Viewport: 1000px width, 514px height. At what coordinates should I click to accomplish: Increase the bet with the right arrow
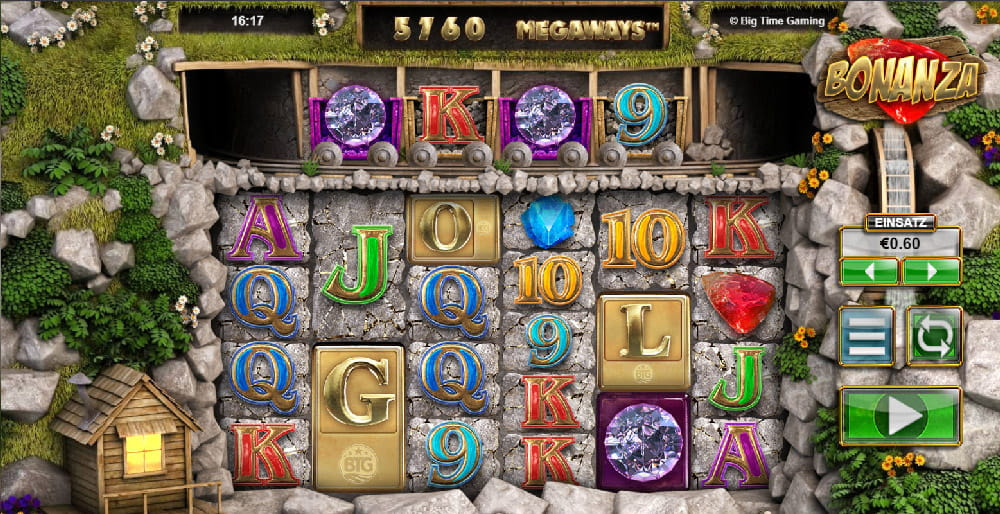coord(931,271)
